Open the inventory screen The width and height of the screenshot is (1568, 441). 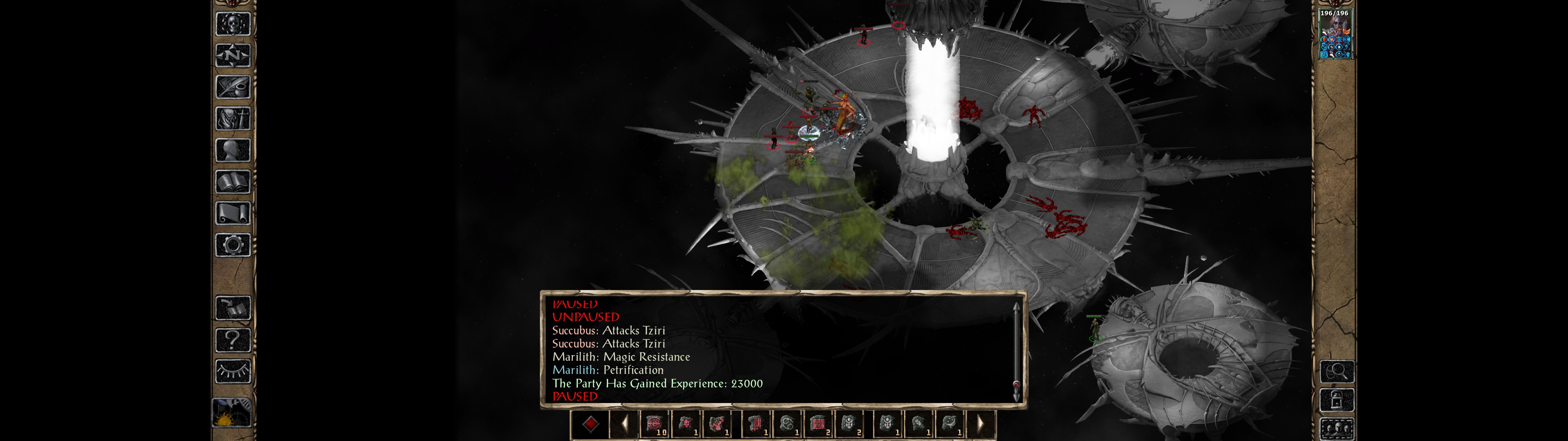pos(233,118)
